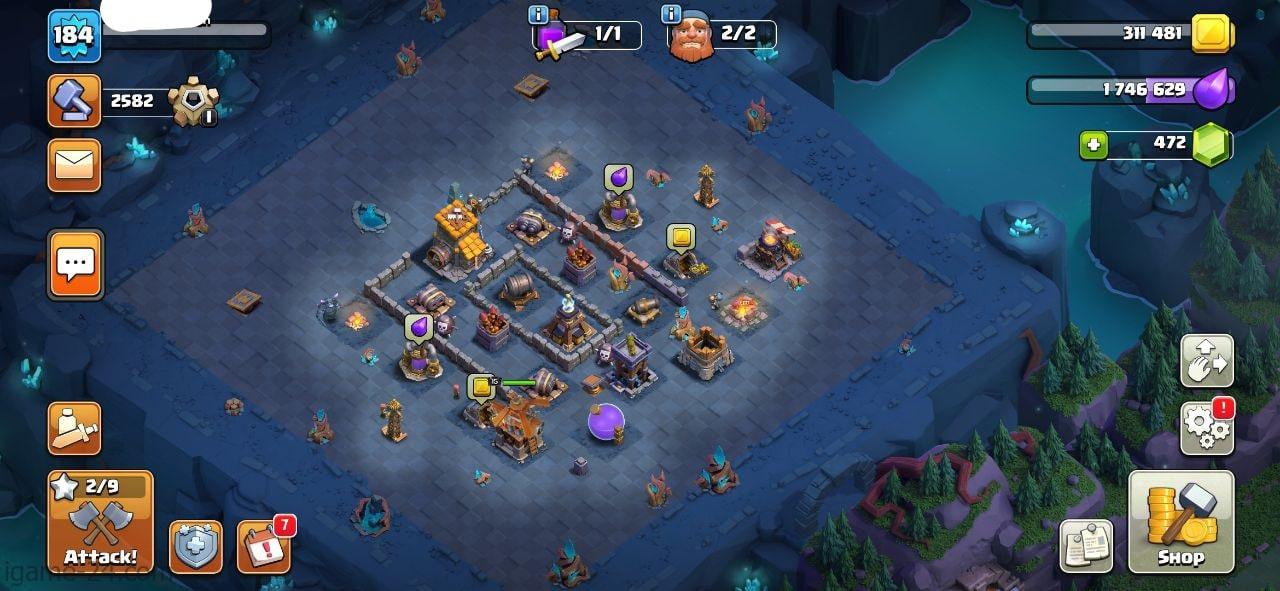
Task: Collect elixir from the top elixir bubble
Action: click(x=618, y=178)
